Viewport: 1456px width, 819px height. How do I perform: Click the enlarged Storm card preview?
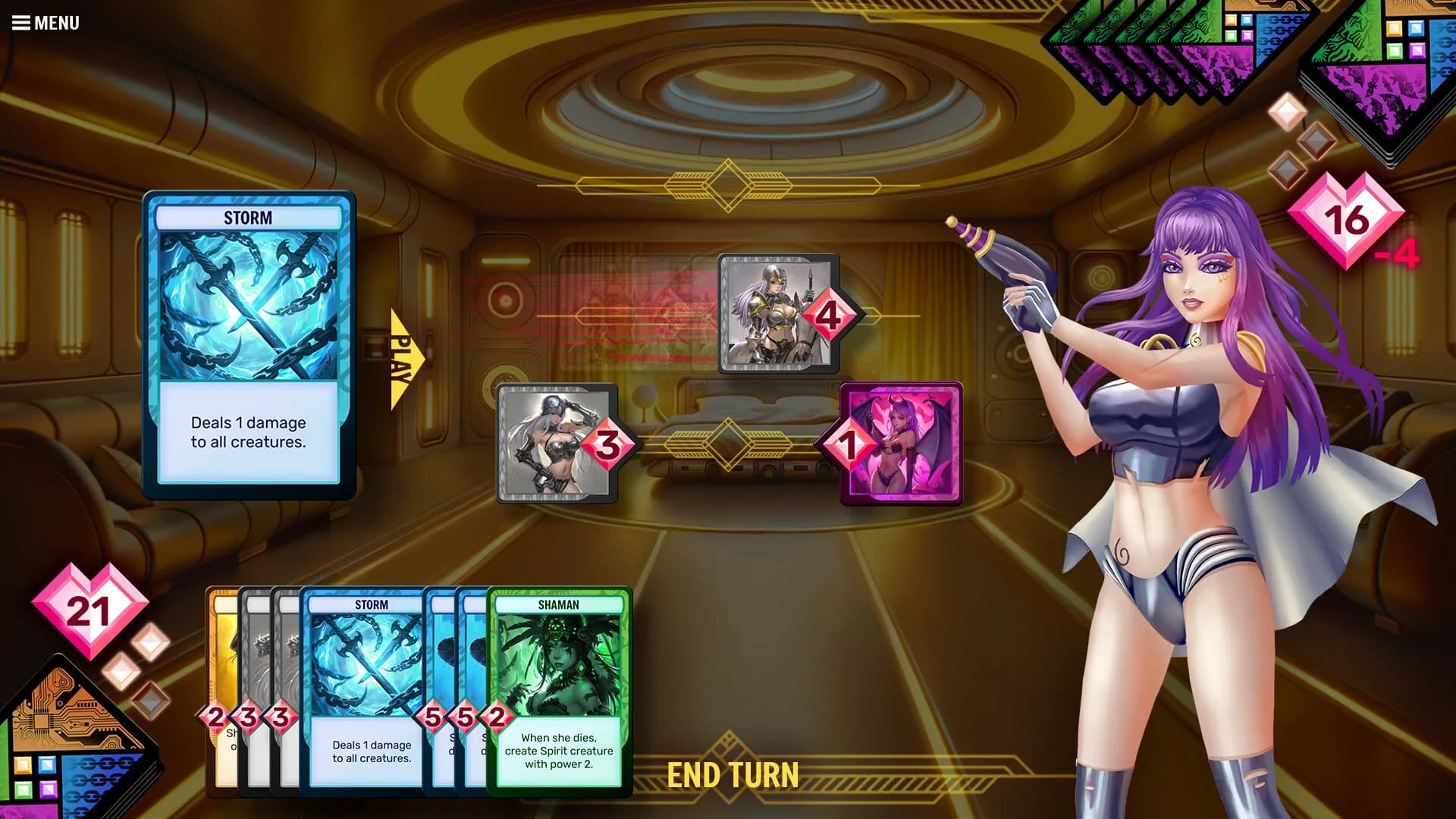249,345
